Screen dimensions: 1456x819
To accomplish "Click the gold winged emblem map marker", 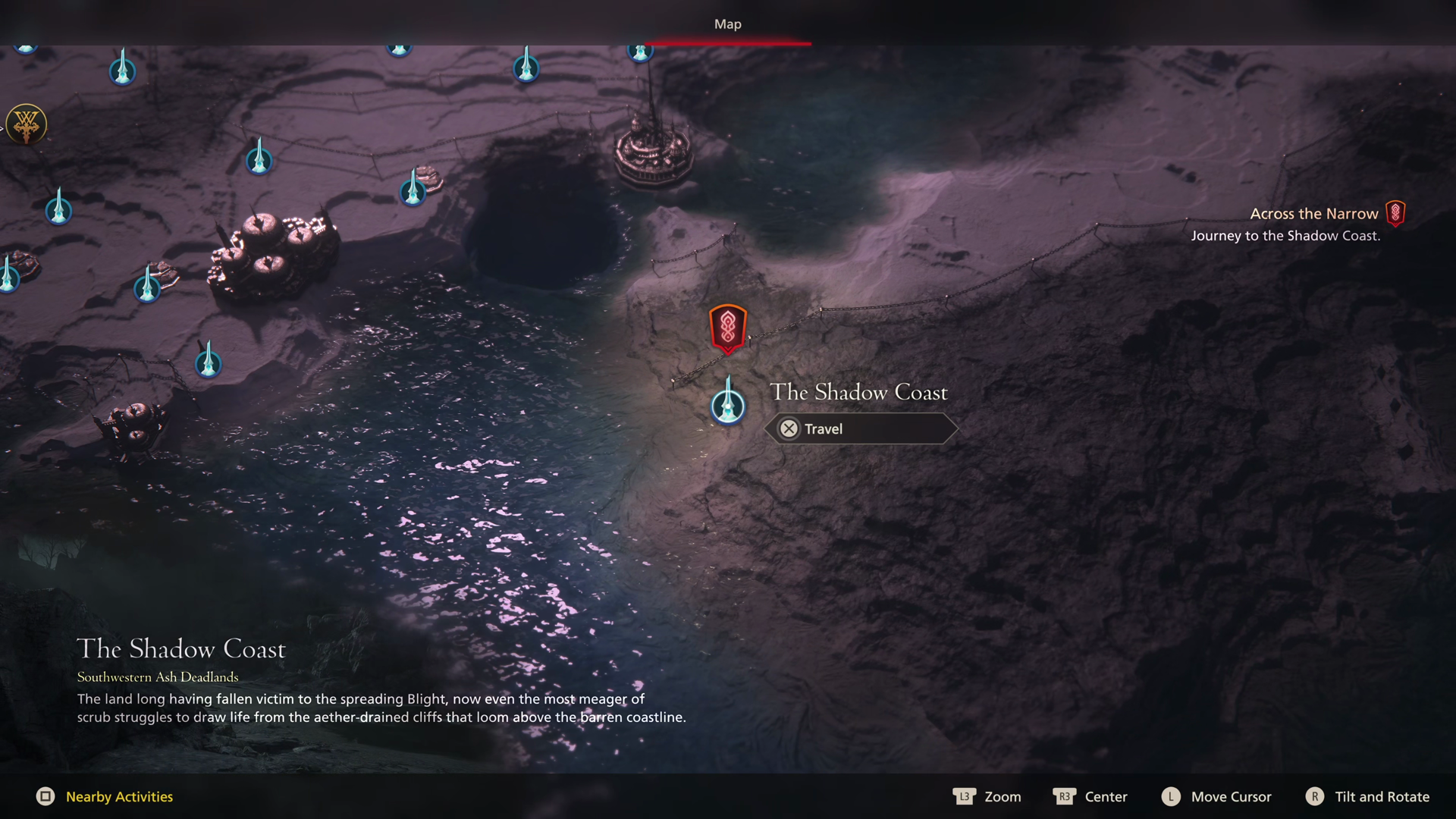I will pyautogui.click(x=27, y=124).
